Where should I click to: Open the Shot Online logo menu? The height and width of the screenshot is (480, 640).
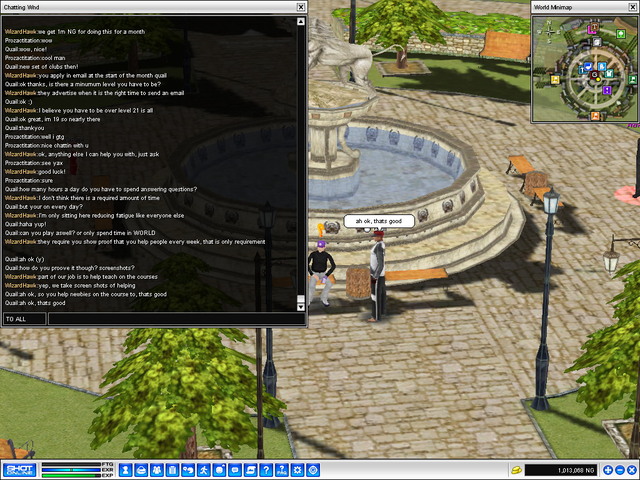pos(19,469)
